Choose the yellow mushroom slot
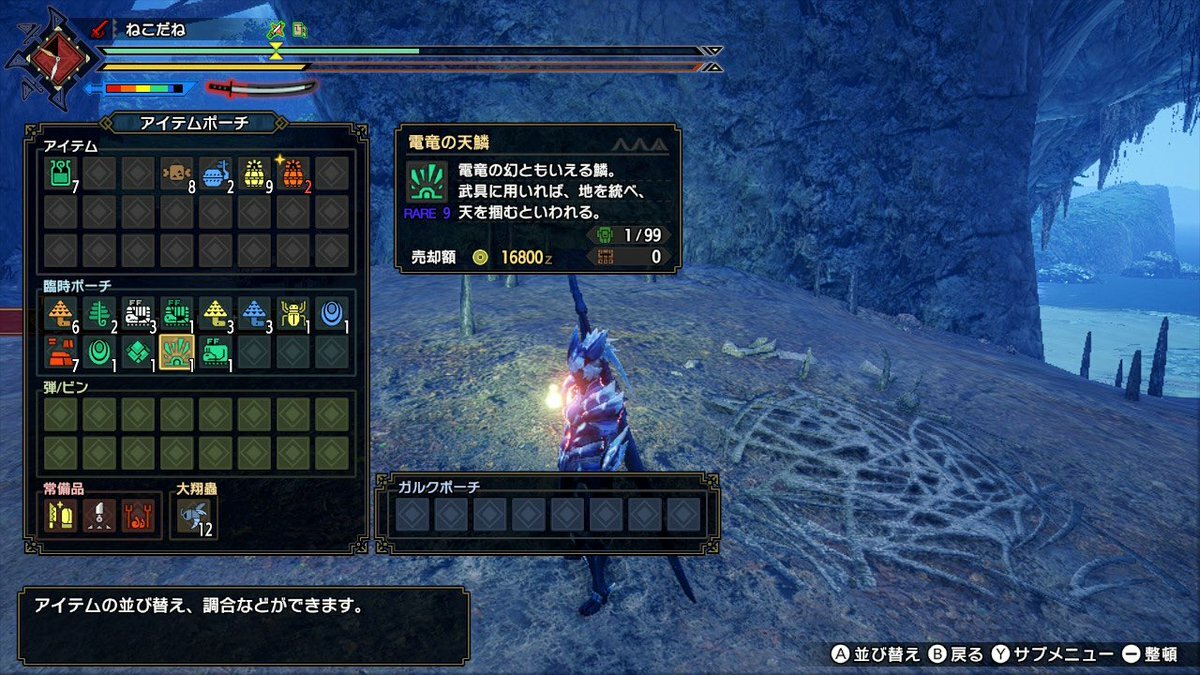This screenshot has width=1200, height=675. click(x=215, y=314)
